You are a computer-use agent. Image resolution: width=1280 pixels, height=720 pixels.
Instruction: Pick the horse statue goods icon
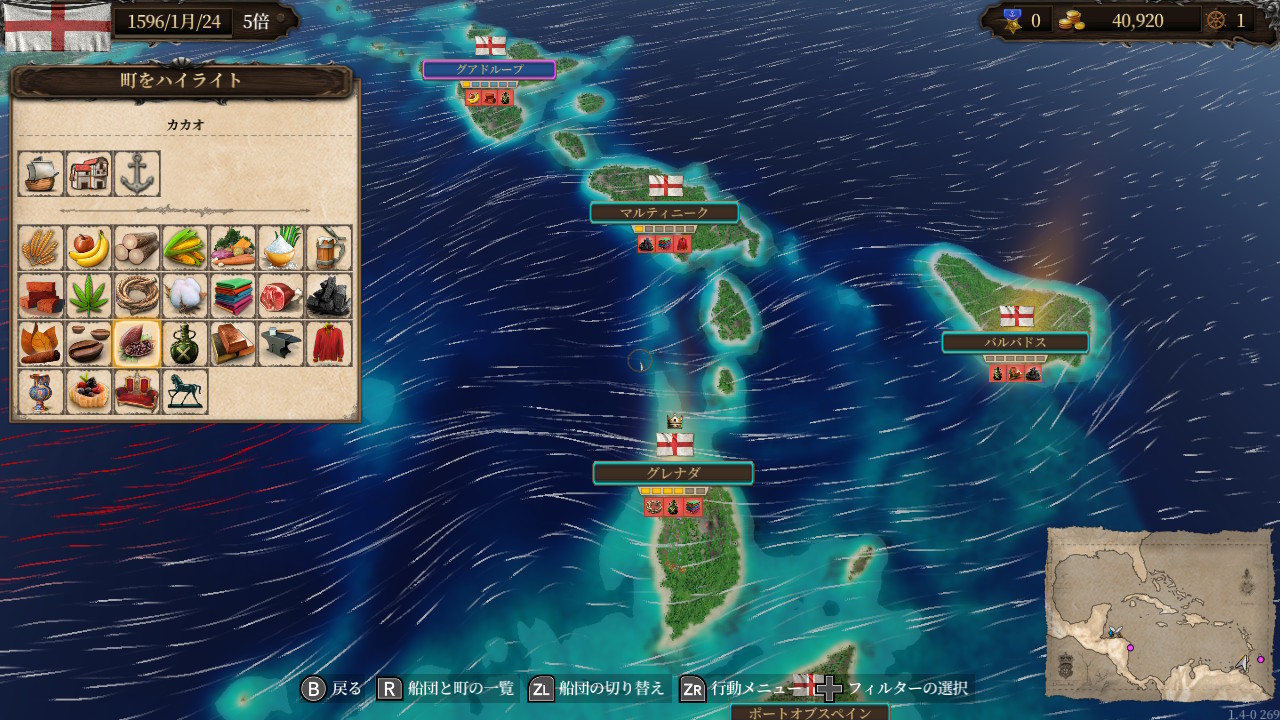pos(185,391)
